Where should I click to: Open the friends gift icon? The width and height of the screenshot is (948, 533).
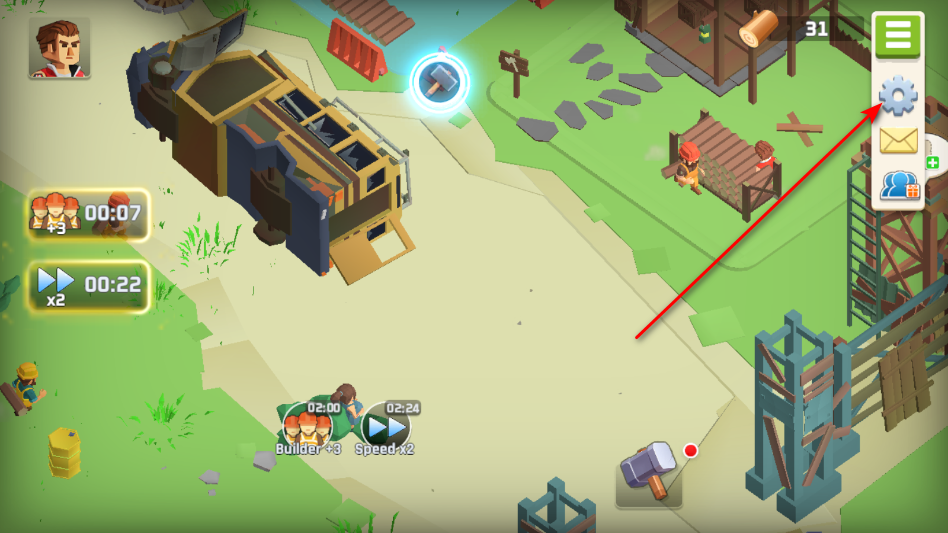[899, 186]
